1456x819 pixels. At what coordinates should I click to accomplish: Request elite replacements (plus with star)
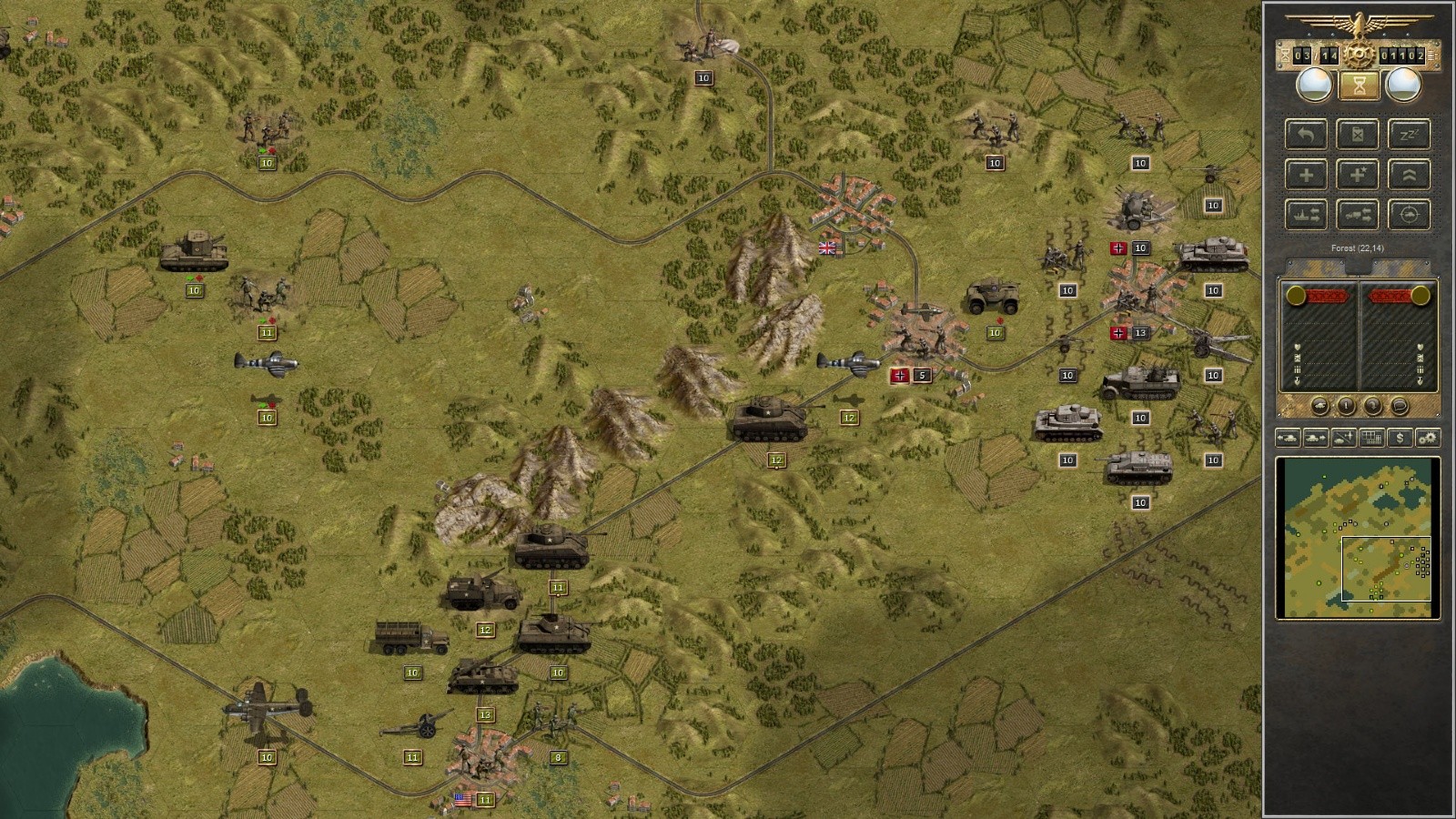coord(1357,175)
